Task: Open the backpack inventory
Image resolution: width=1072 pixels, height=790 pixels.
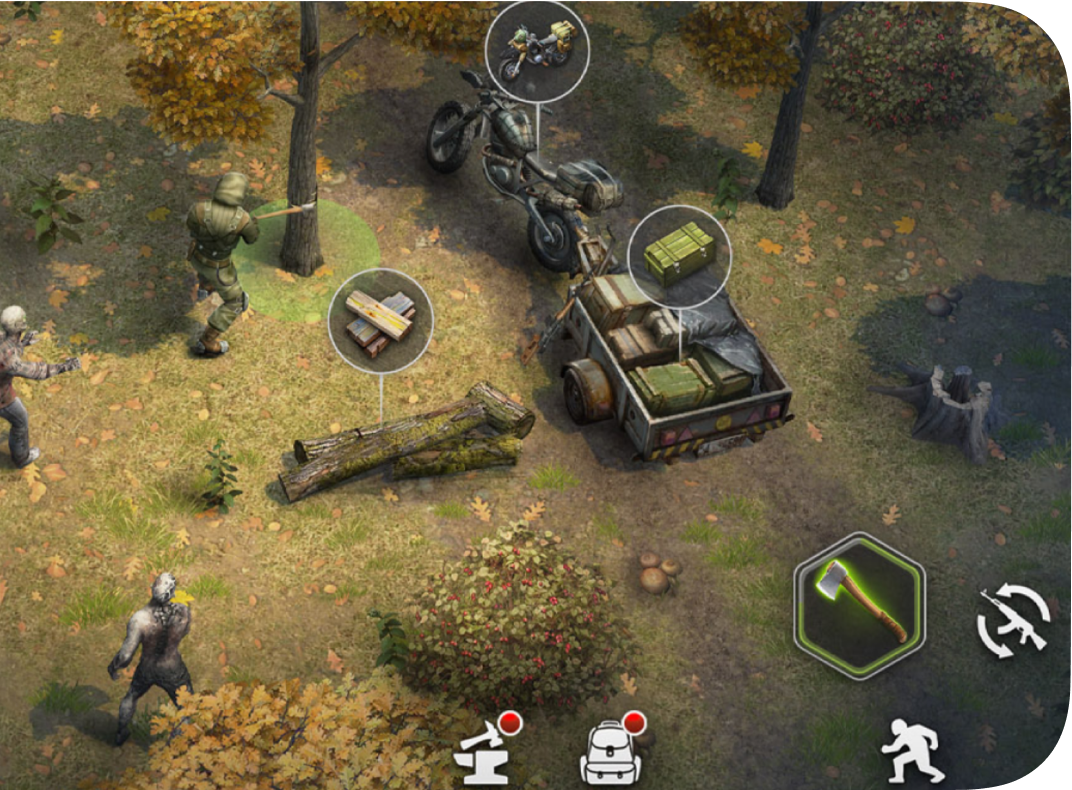Action: point(611,752)
